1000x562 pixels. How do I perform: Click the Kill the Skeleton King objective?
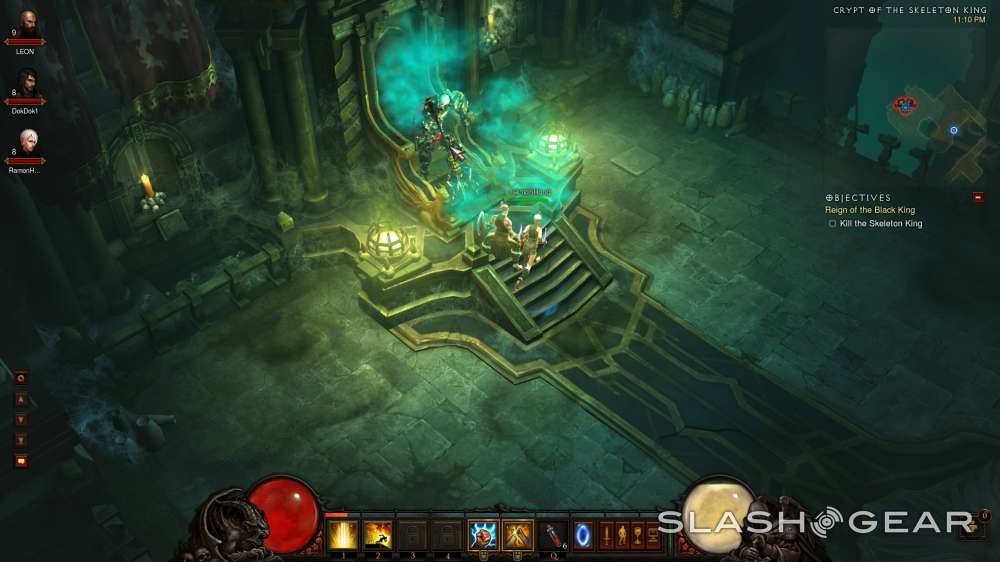880,224
